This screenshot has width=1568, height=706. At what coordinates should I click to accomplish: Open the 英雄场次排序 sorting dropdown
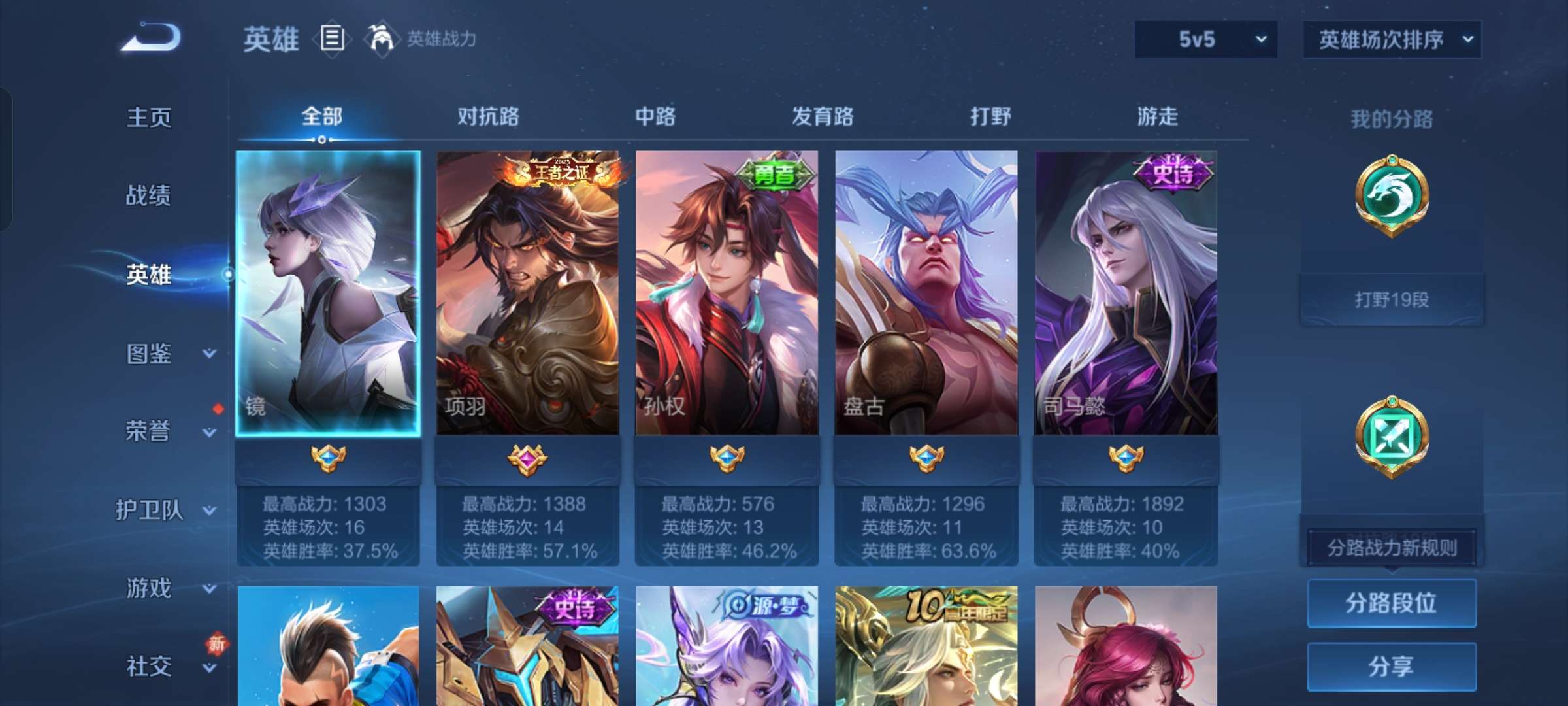[x=1392, y=39]
